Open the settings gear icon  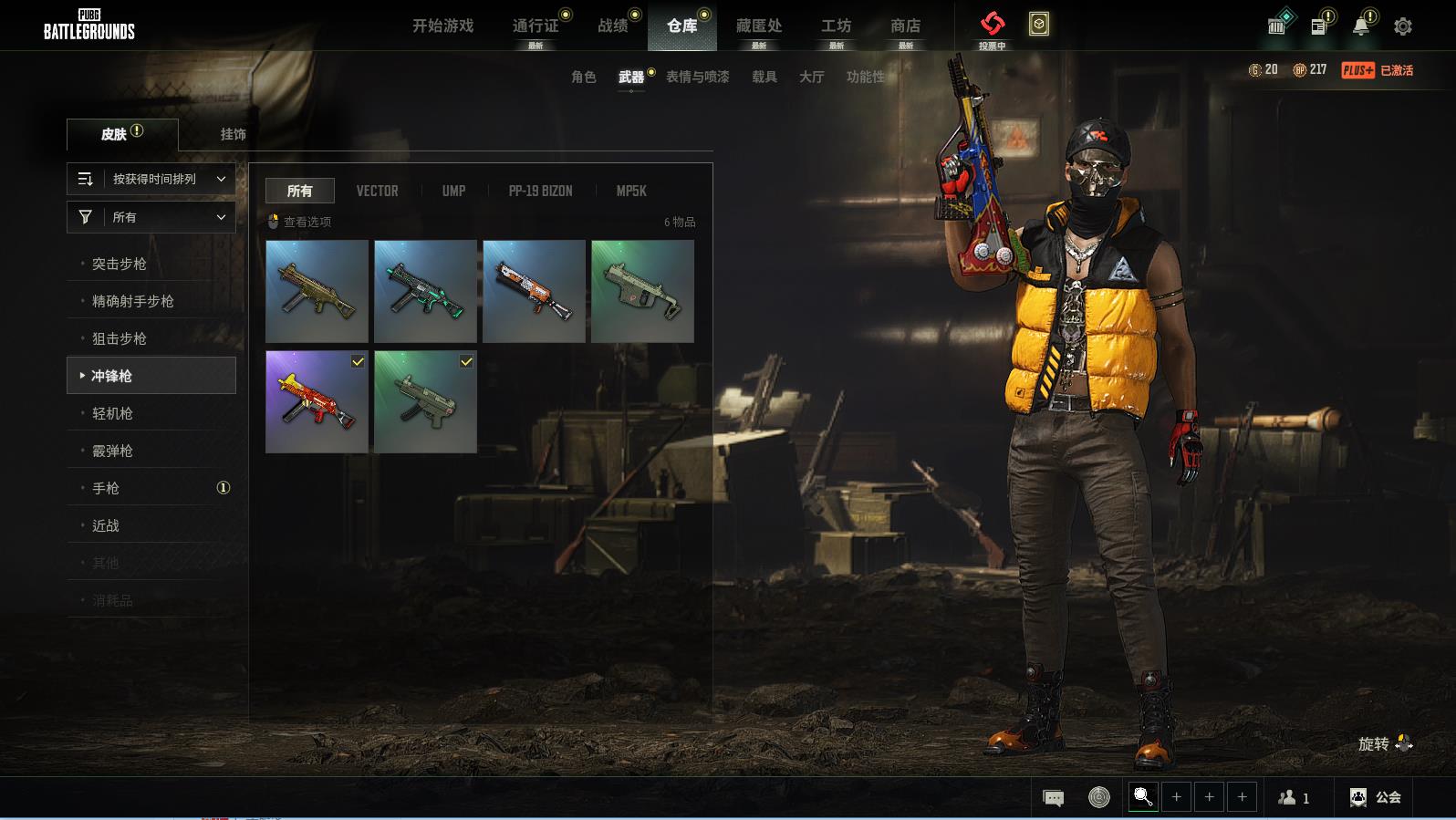point(1403,26)
